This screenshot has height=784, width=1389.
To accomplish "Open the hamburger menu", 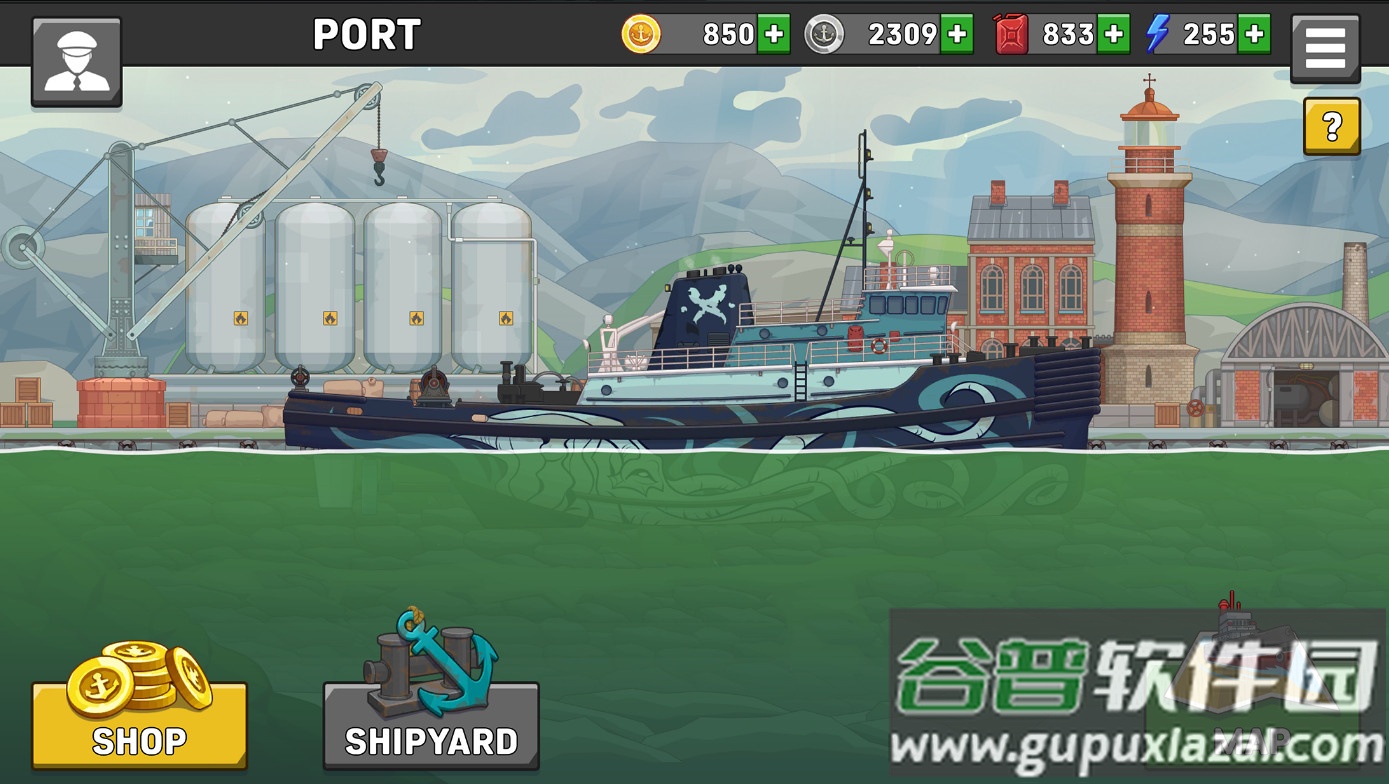I will [1325, 47].
